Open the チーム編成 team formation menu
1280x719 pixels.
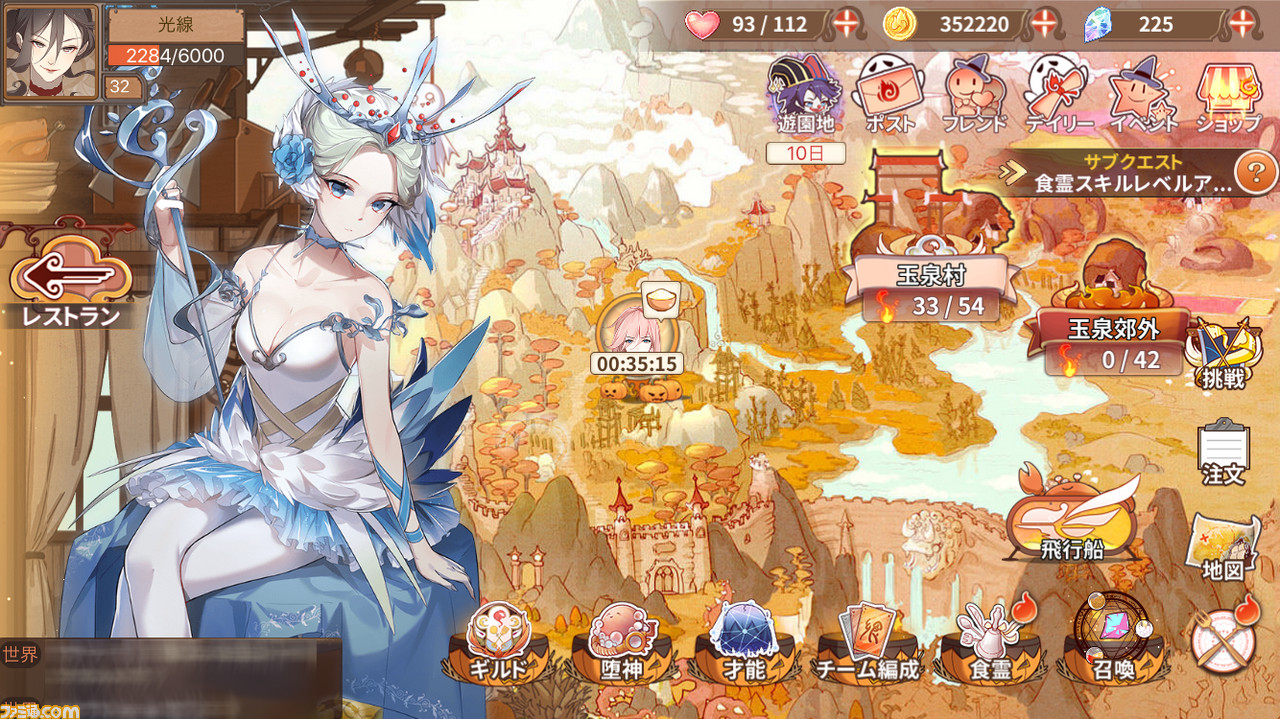tap(867, 644)
